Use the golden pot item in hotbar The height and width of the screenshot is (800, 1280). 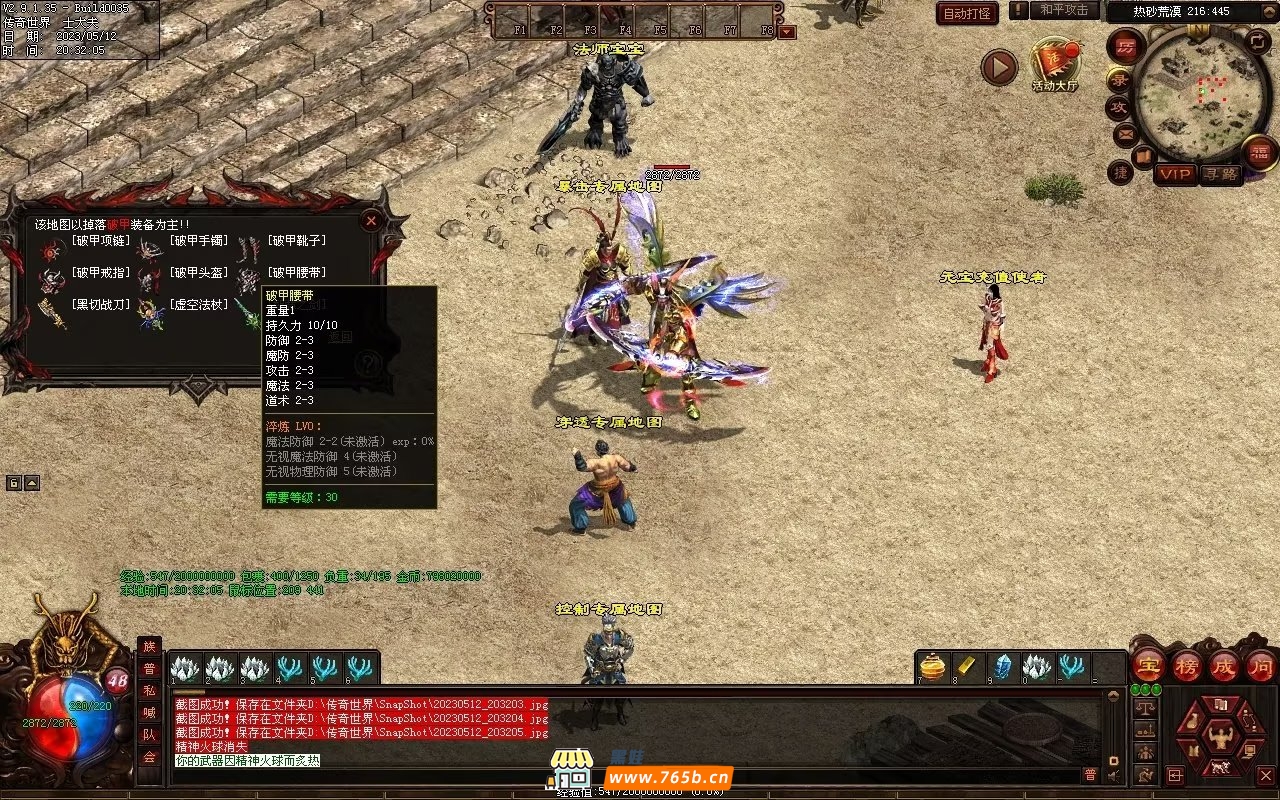(x=933, y=667)
